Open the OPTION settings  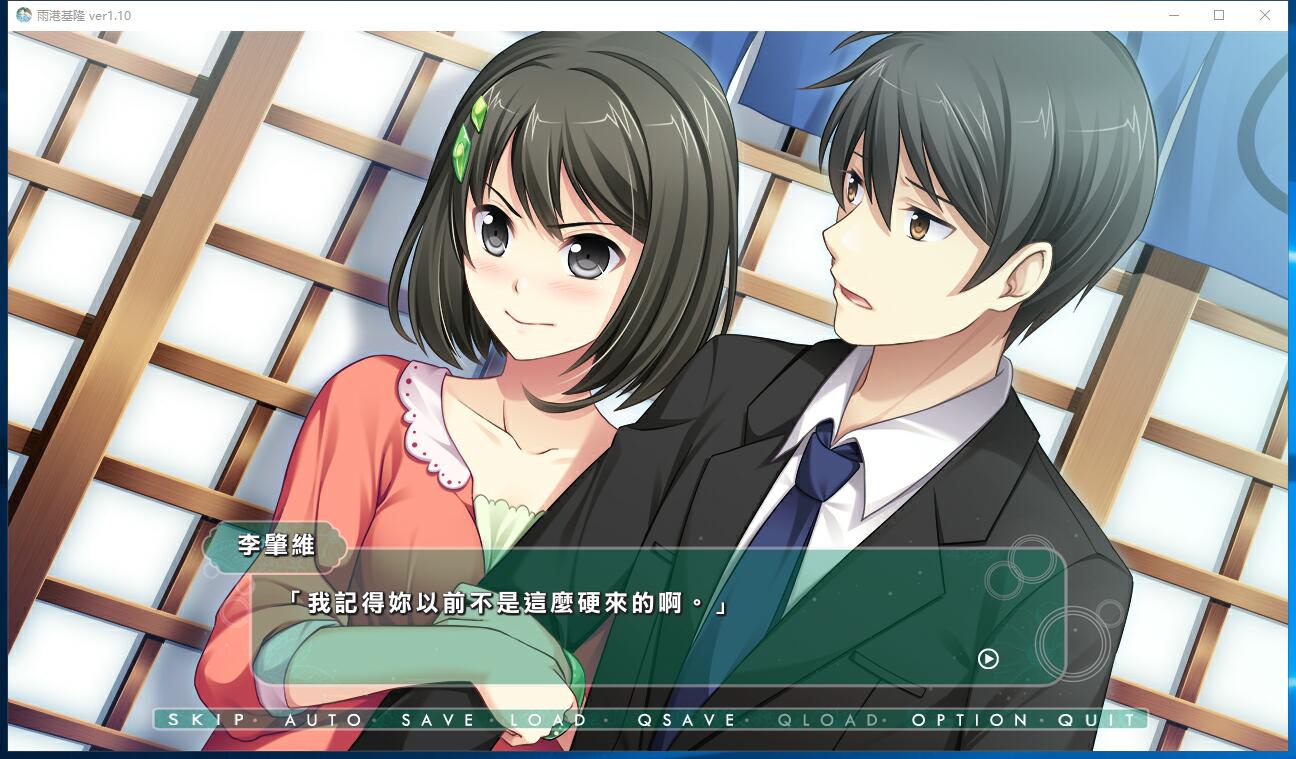(969, 720)
